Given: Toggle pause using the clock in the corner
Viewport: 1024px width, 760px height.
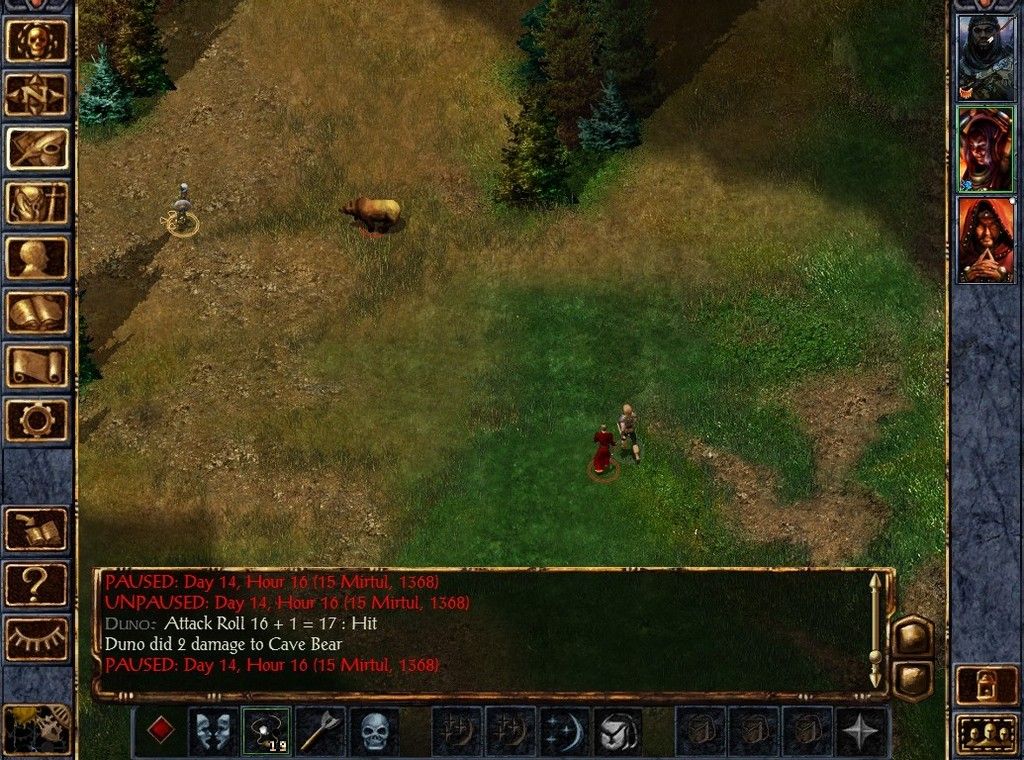Looking at the screenshot, I should point(36,729).
